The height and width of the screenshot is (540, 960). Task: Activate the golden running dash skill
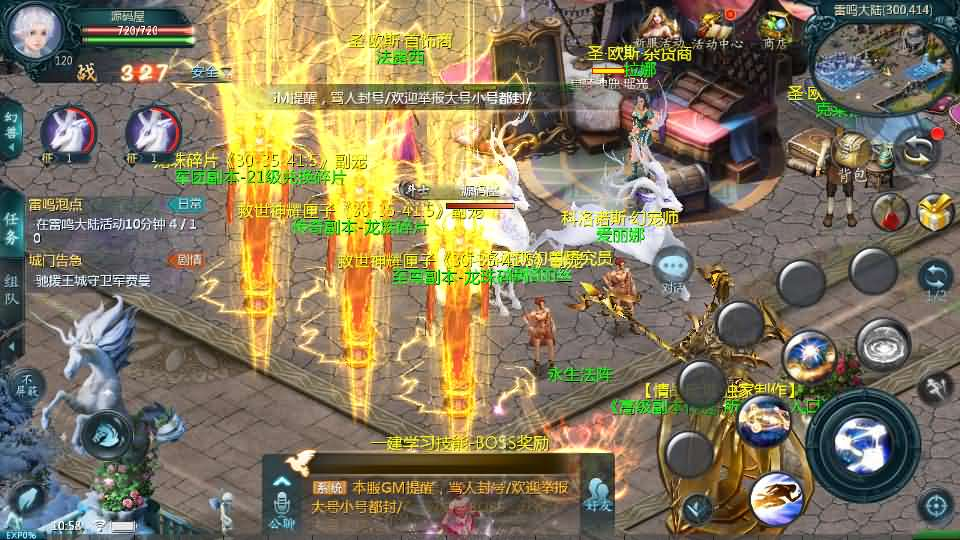(x=777, y=497)
